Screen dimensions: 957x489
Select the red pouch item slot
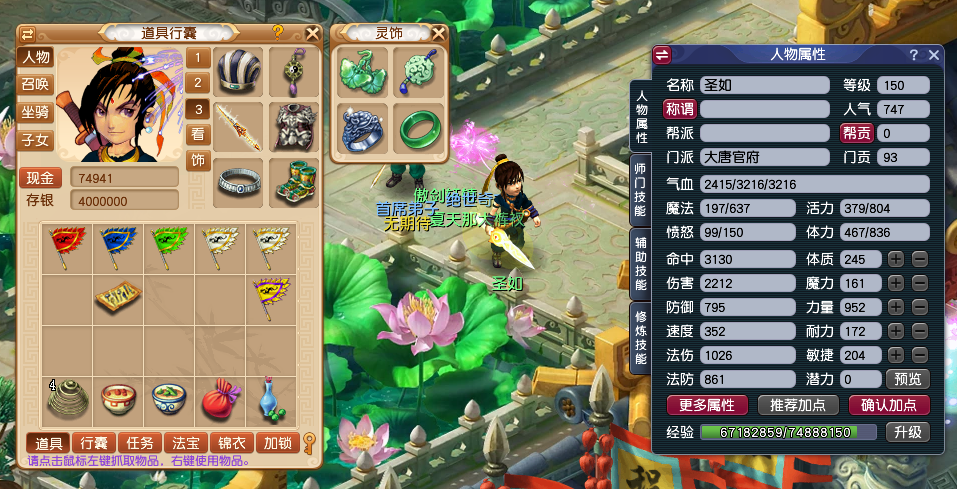click(219, 399)
